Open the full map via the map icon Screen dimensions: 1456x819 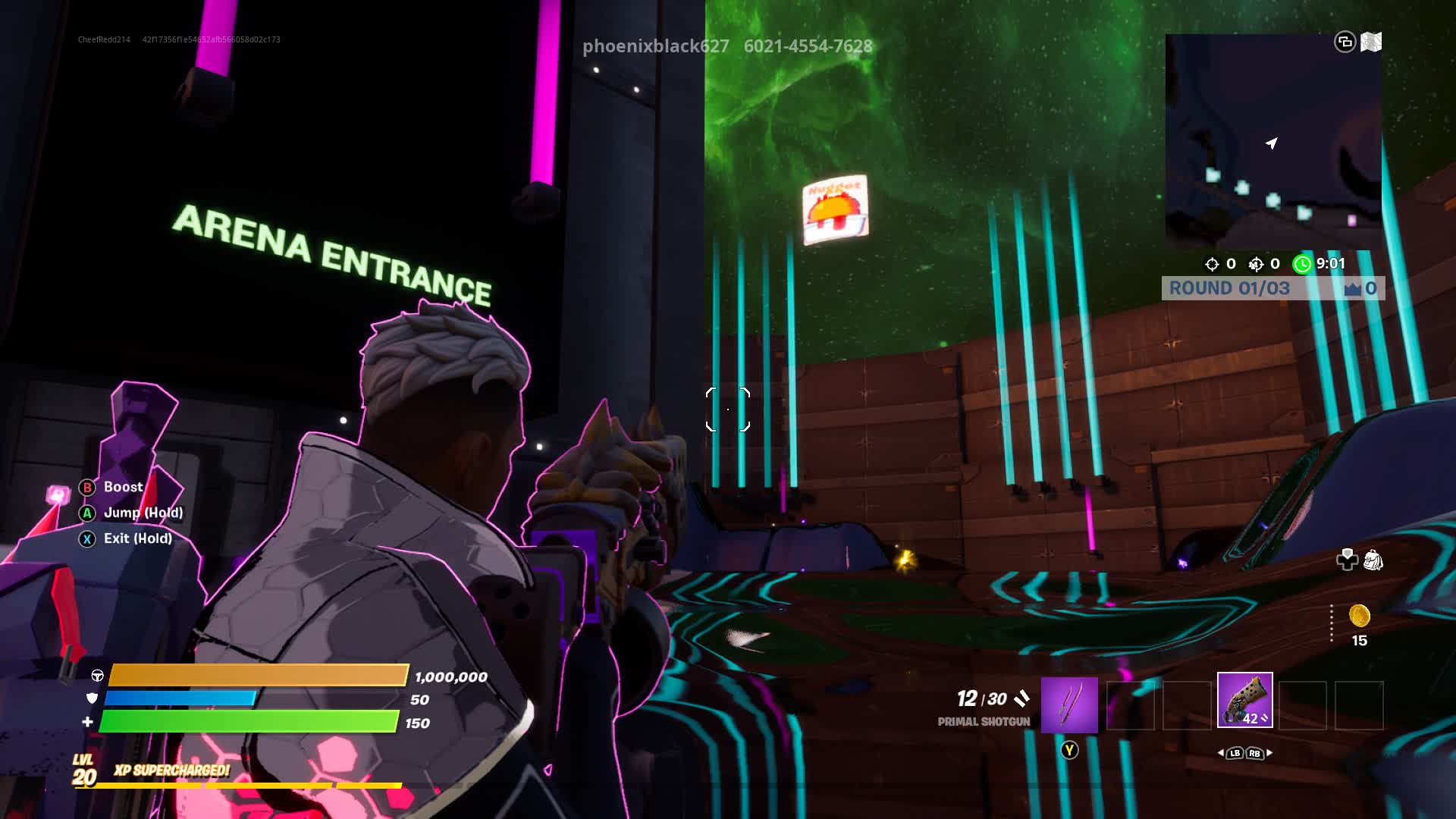(1371, 42)
